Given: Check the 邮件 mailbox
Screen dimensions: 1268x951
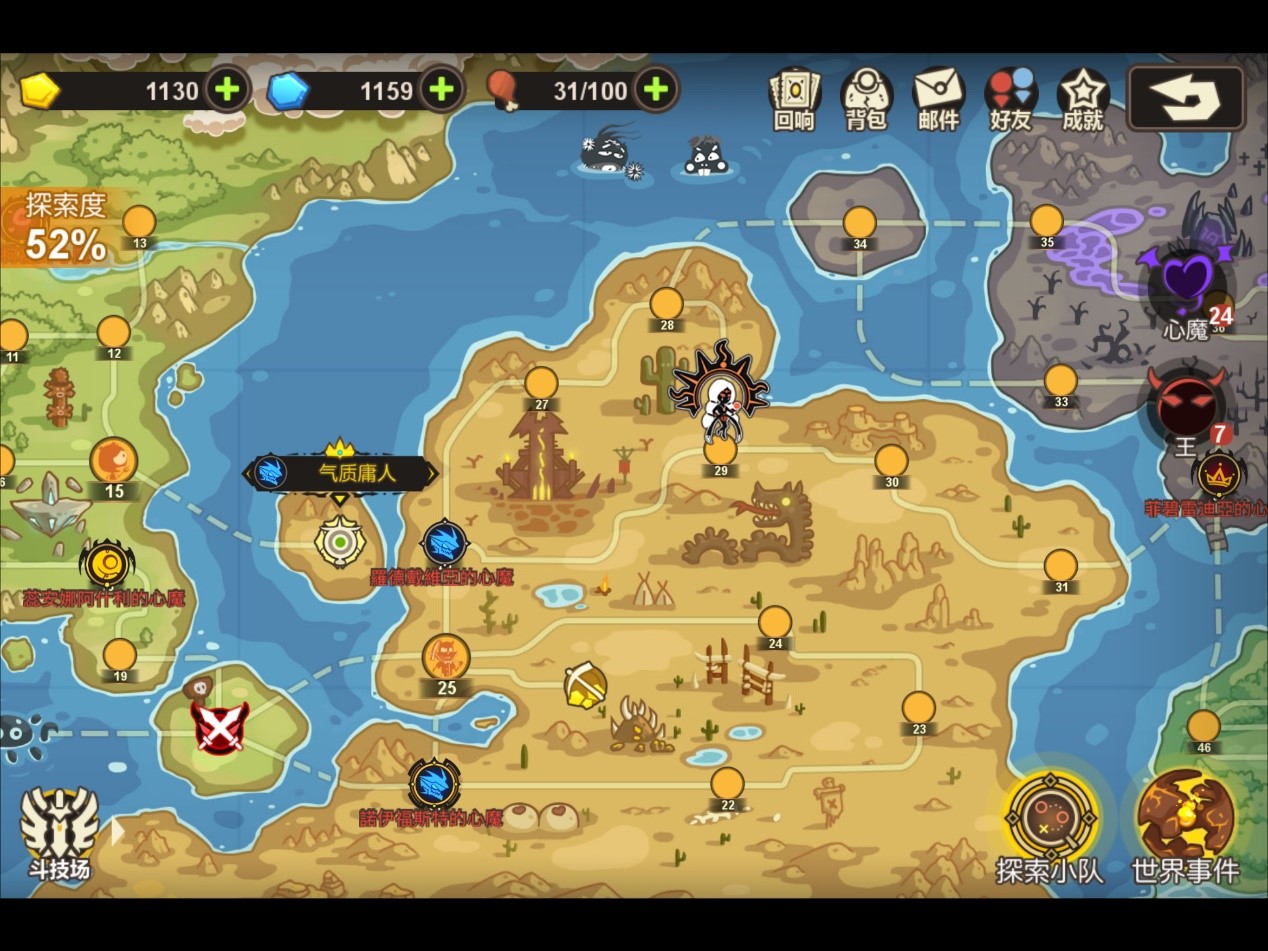Looking at the screenshot, I should pyautogui.click(x=938, y=98).
